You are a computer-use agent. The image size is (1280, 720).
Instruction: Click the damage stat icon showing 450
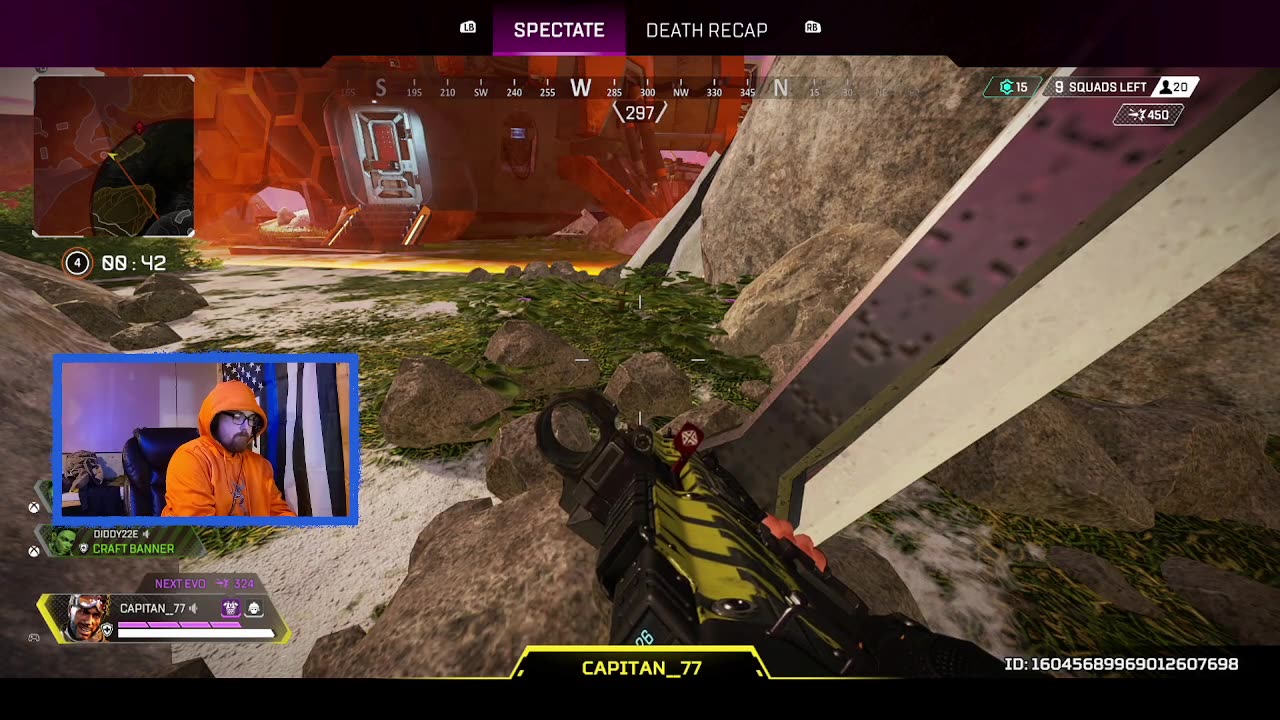1139,115
